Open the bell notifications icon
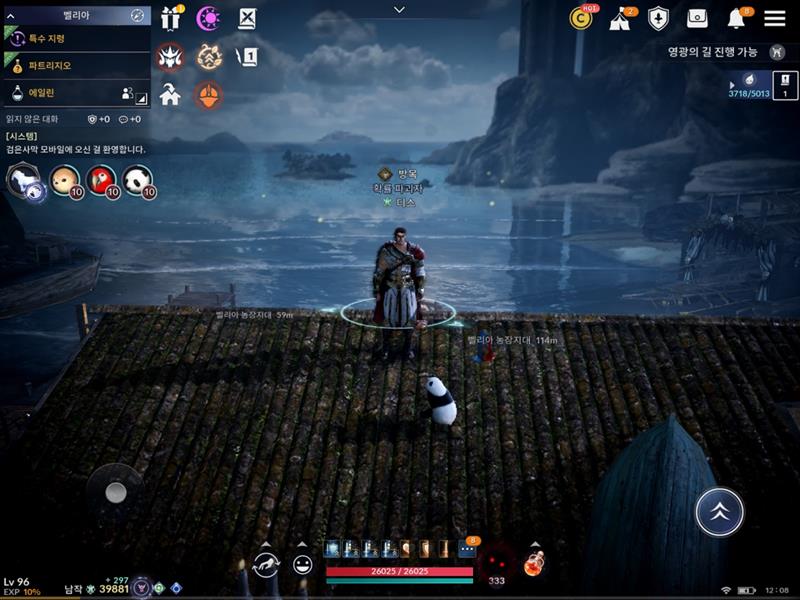The image size is (800, 600). click(737, 18)
